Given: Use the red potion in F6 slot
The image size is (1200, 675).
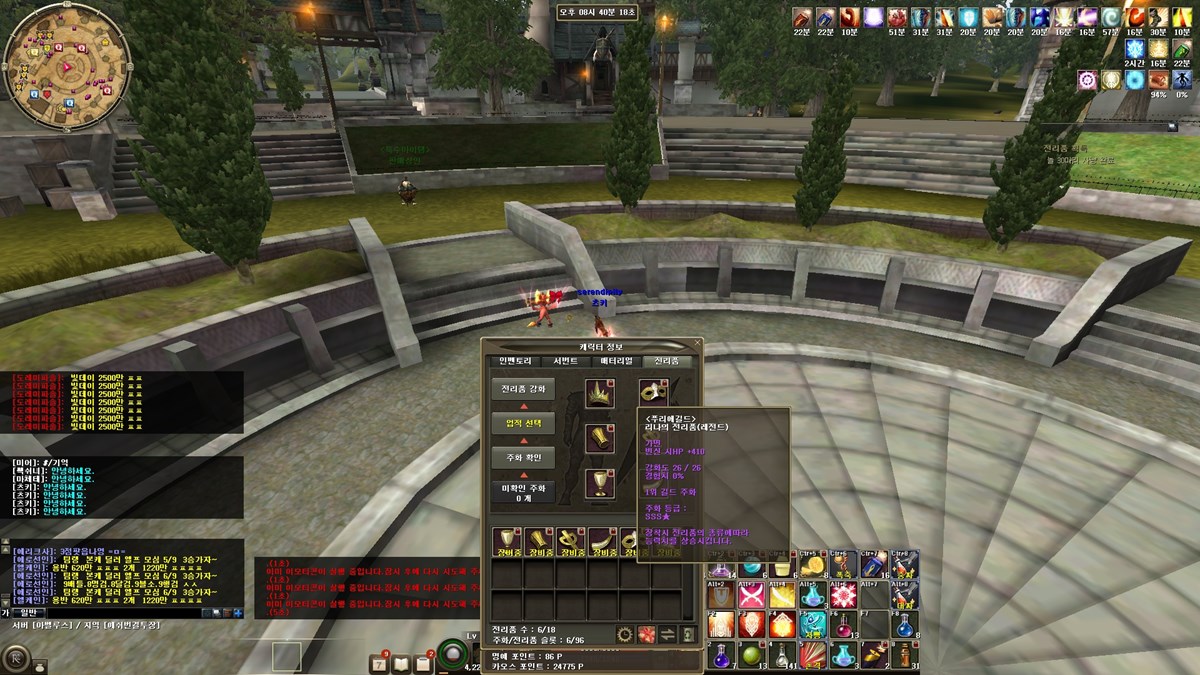Looking at the screenshot, I should click(x=843, y=625).
